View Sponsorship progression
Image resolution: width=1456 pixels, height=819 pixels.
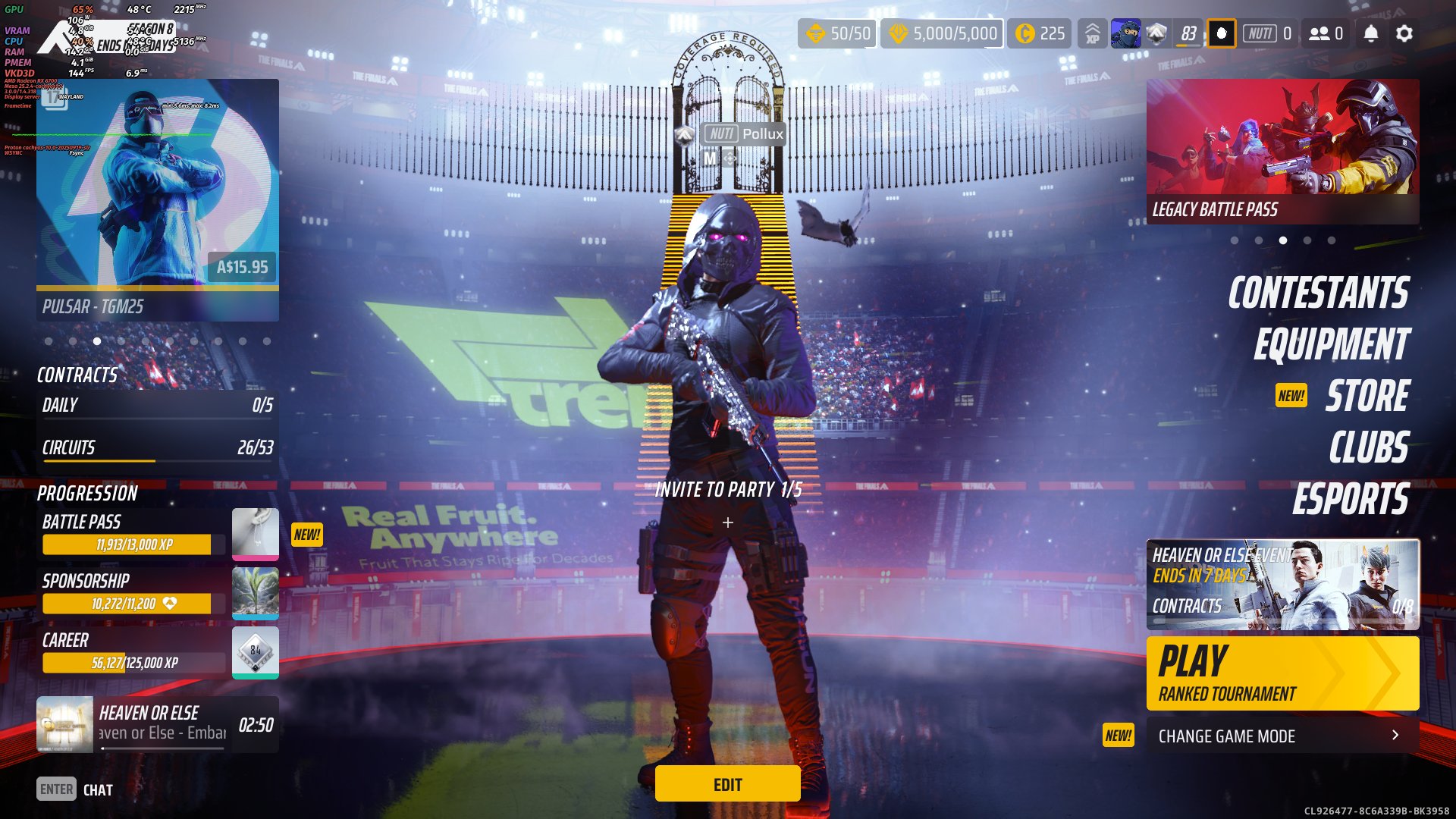click(x=133, y=593)
